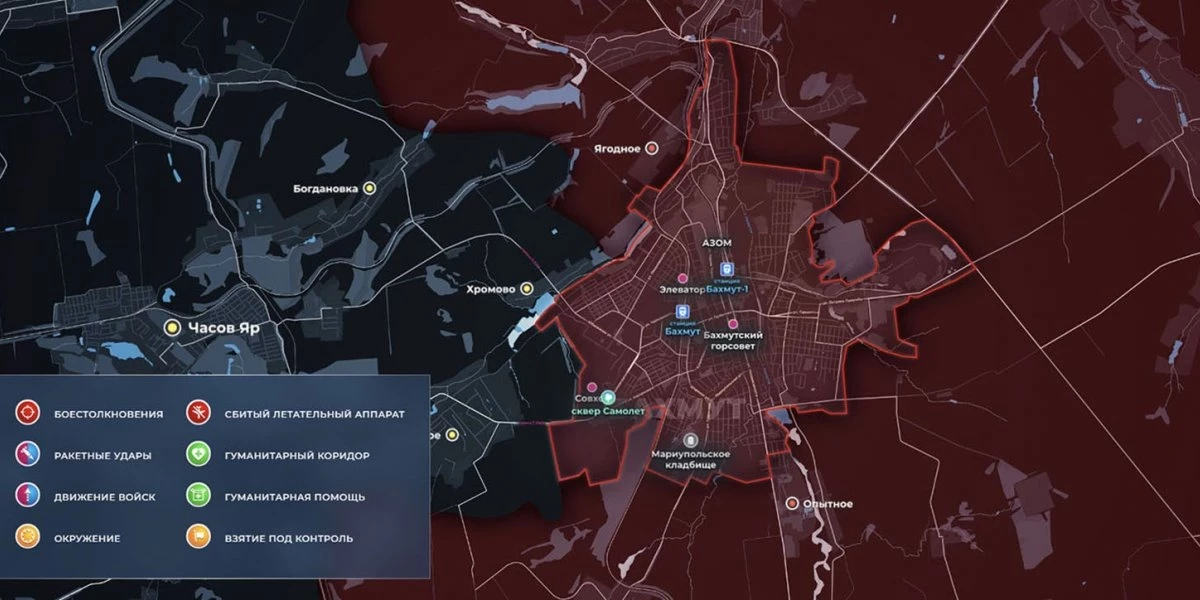Choose the Гуманитарная помощь legend entry

pyautogui.click(x=199, y=496)
